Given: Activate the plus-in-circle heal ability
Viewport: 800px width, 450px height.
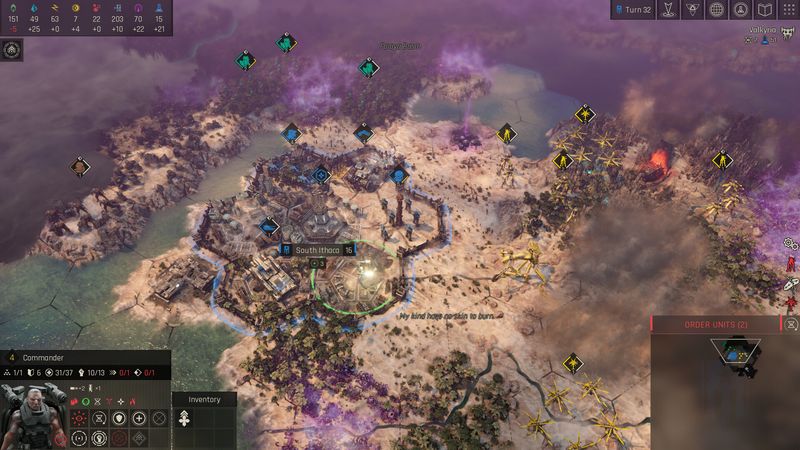Looking at the screenshot, I should [x=139, y=418].
